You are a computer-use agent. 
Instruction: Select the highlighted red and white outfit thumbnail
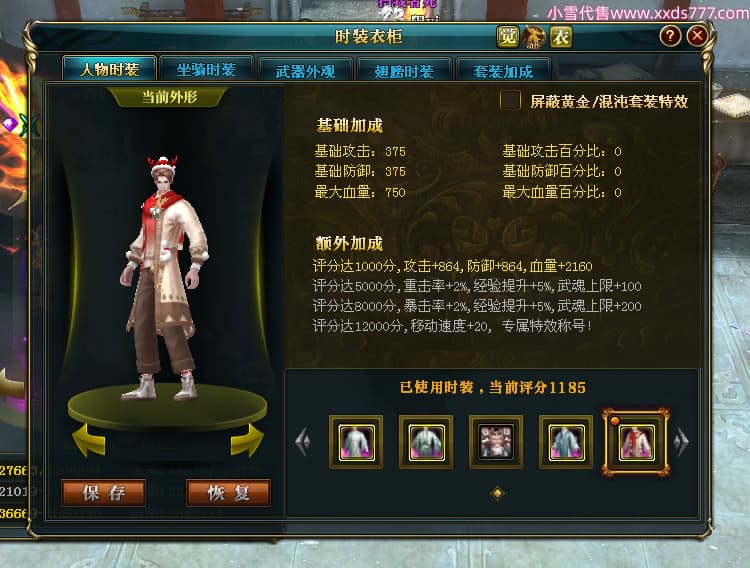pyautogui.click(x=636, y=441)
